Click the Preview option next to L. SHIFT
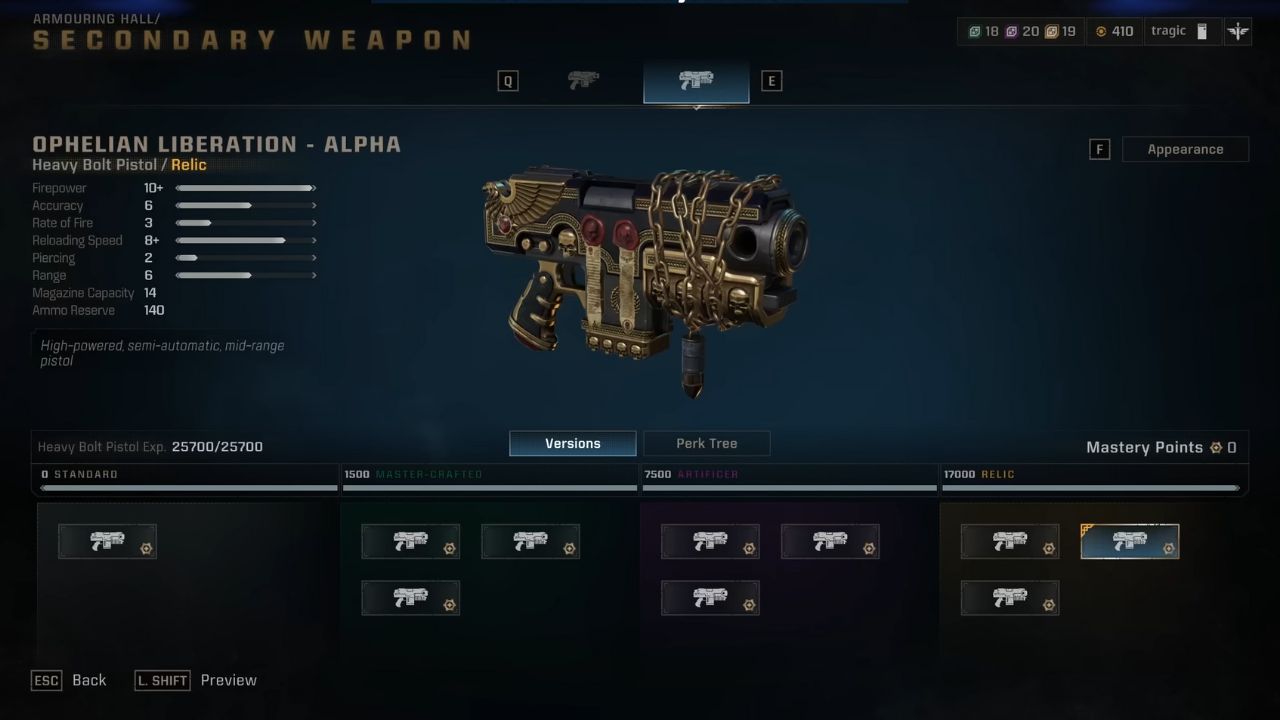Viewport: 1280px width, 720px height. 228,680
